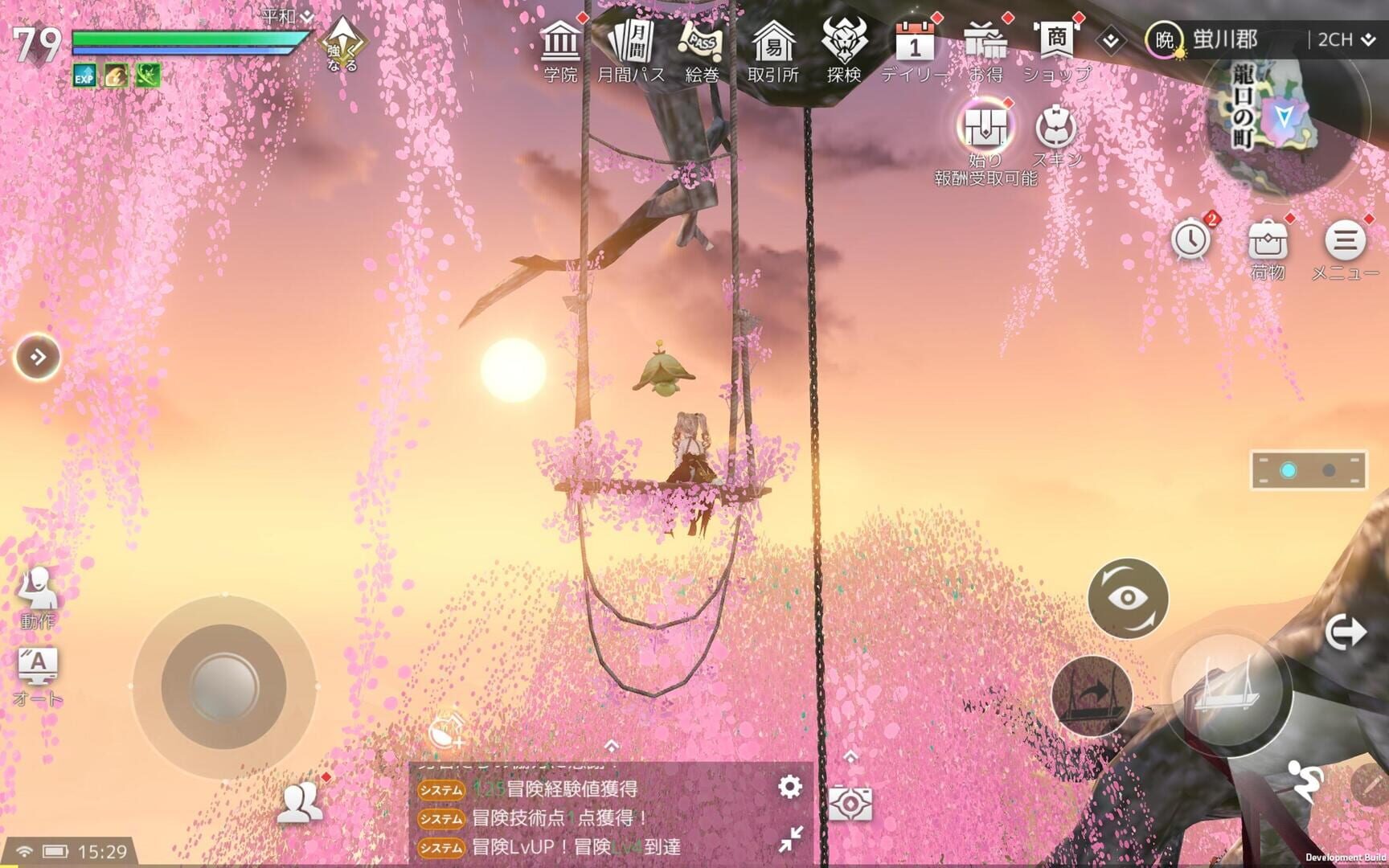The width and height of the screenshot is (1389, 868).
Task: Open the 荷物 inventory bag
Action: pyautogui.click(x=1267, y=240)
